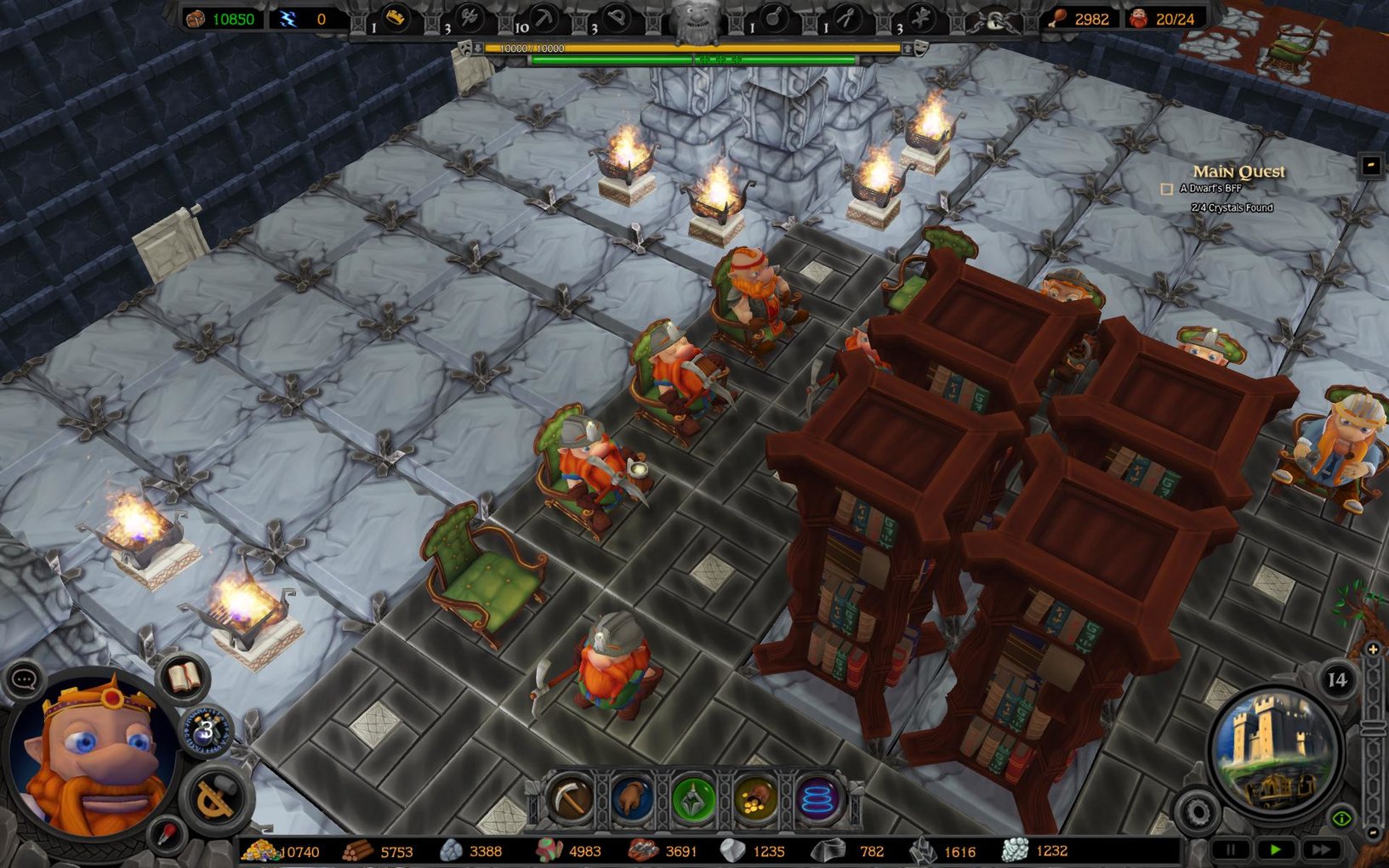The image size is (1389, 868).
Task: Click the pickaxe job counter in top bar
Action: click(544, 16)
